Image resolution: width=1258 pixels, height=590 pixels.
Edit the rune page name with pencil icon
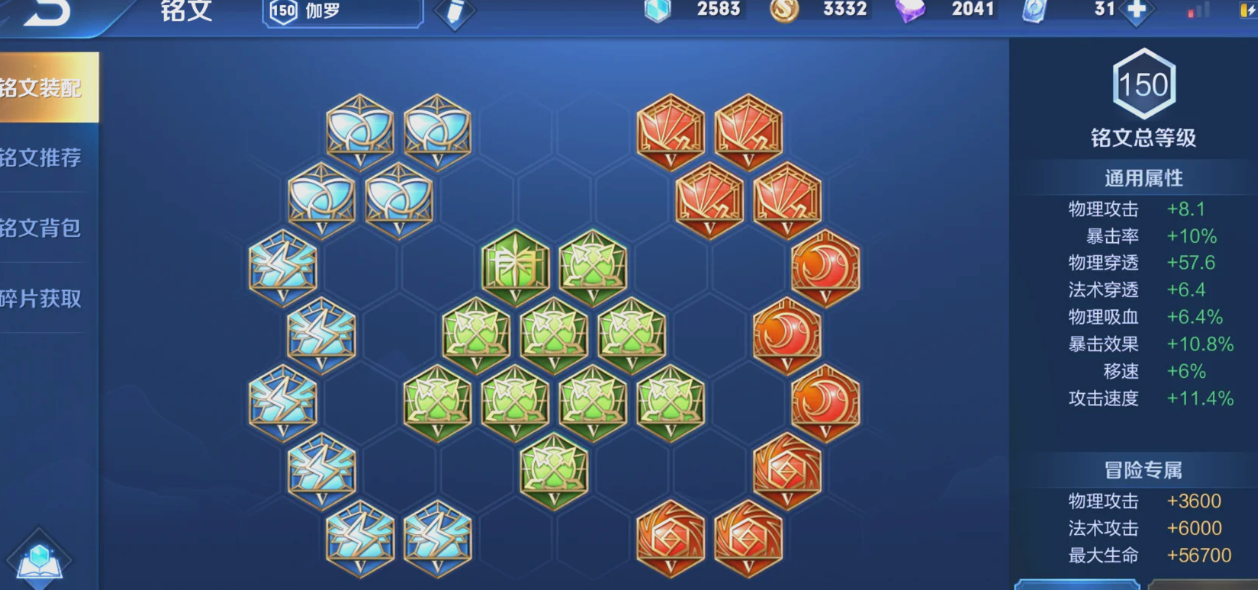(x=455, y=12)
